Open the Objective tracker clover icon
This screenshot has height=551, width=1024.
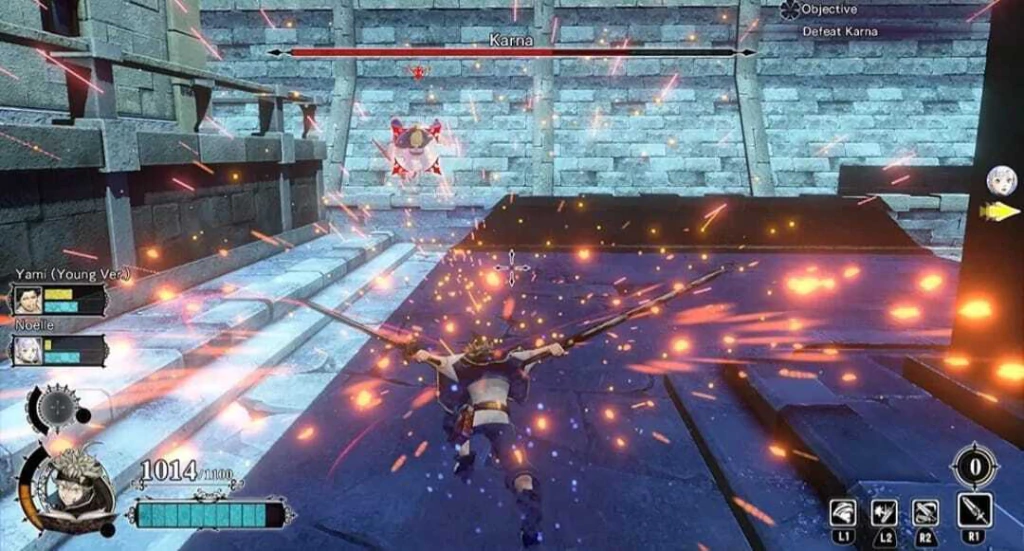(x=788, y=9)
